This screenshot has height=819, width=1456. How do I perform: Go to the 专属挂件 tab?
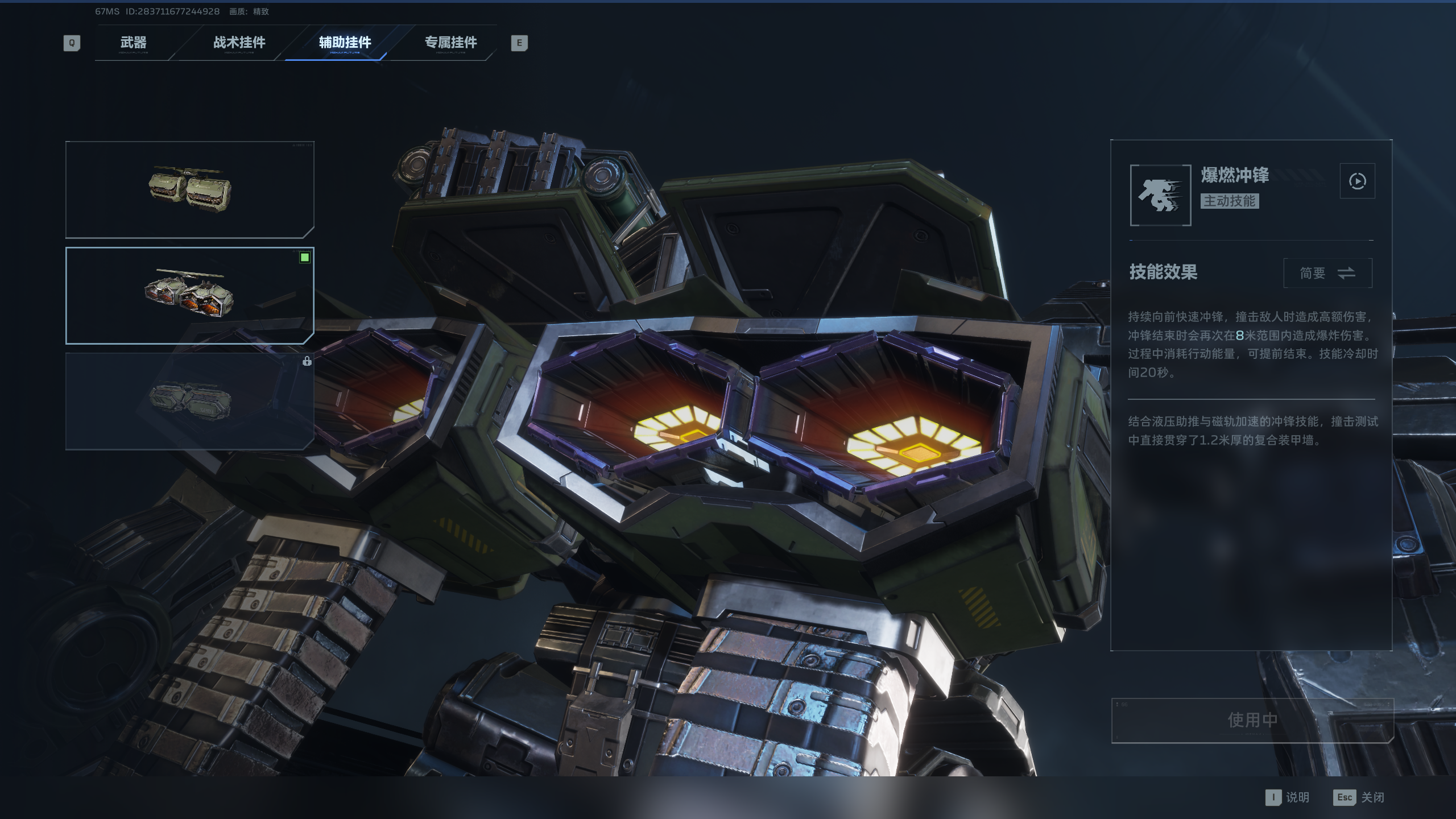450,43
